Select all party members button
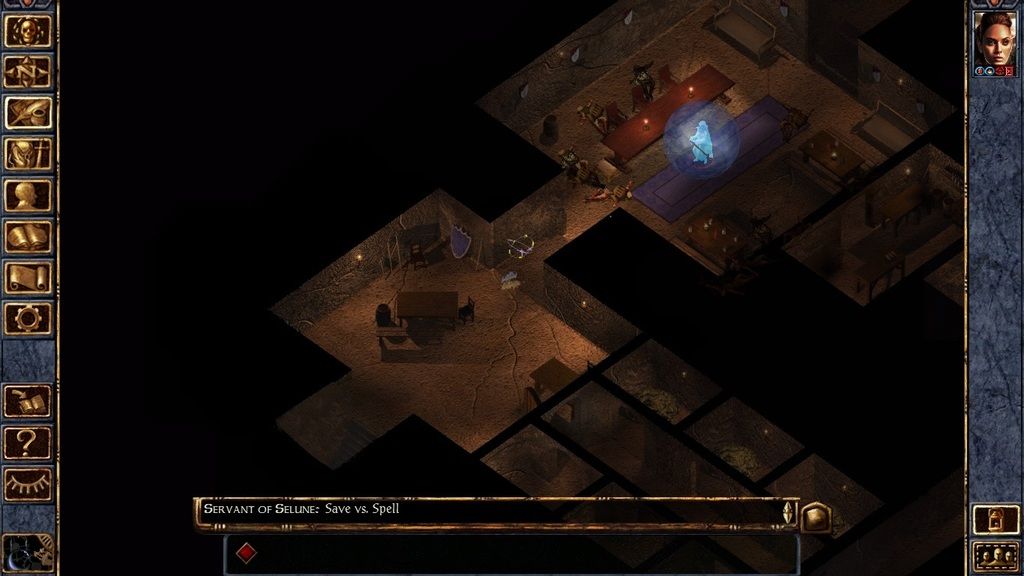 (996, 556)
